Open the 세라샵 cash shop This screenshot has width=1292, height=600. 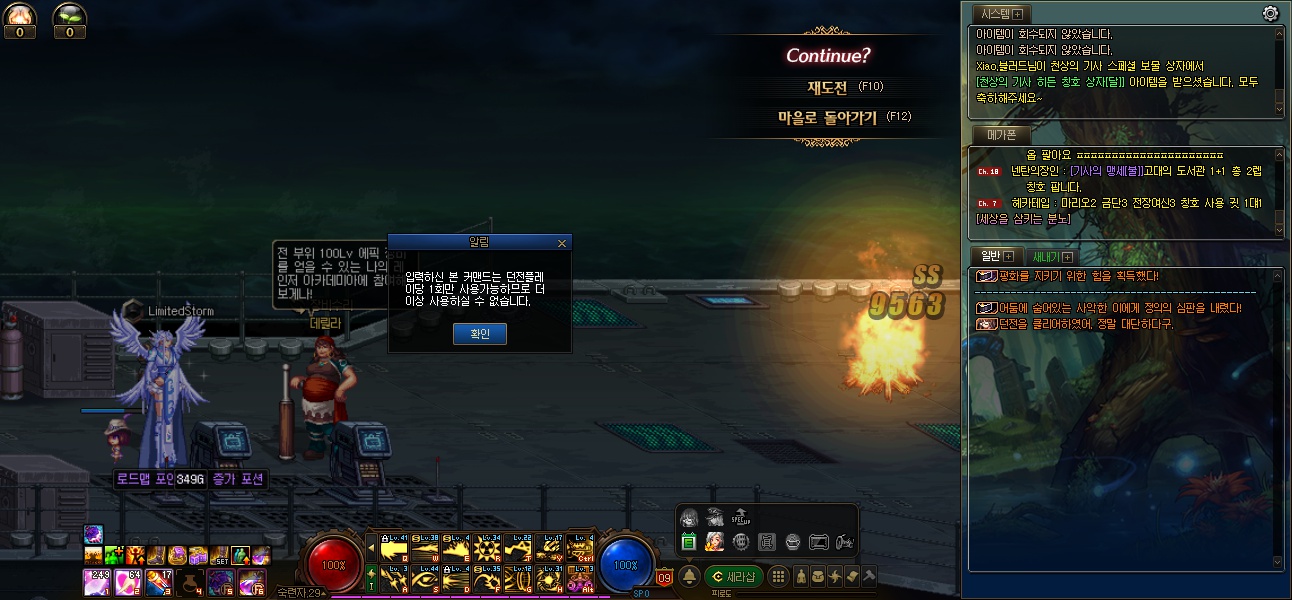[x=734, y=577]
